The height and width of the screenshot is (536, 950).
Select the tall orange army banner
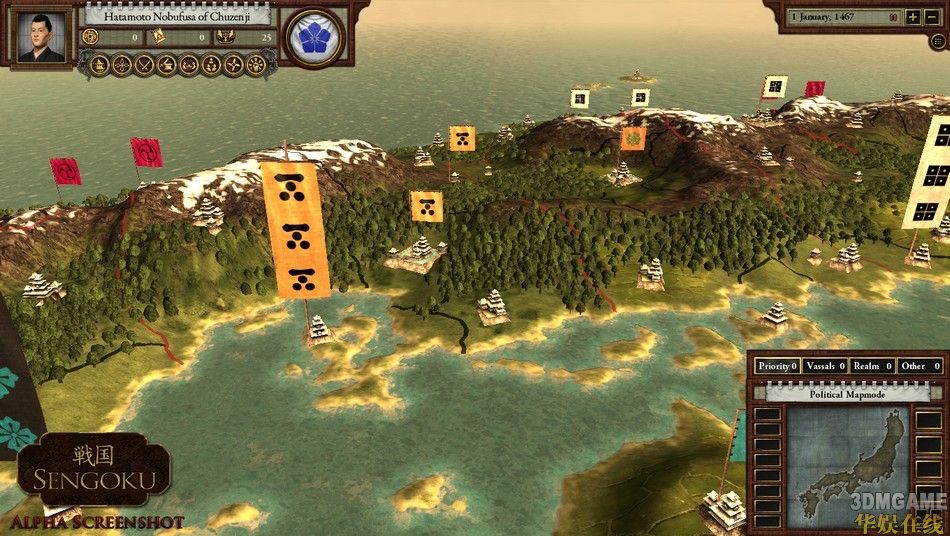[295, 230]
